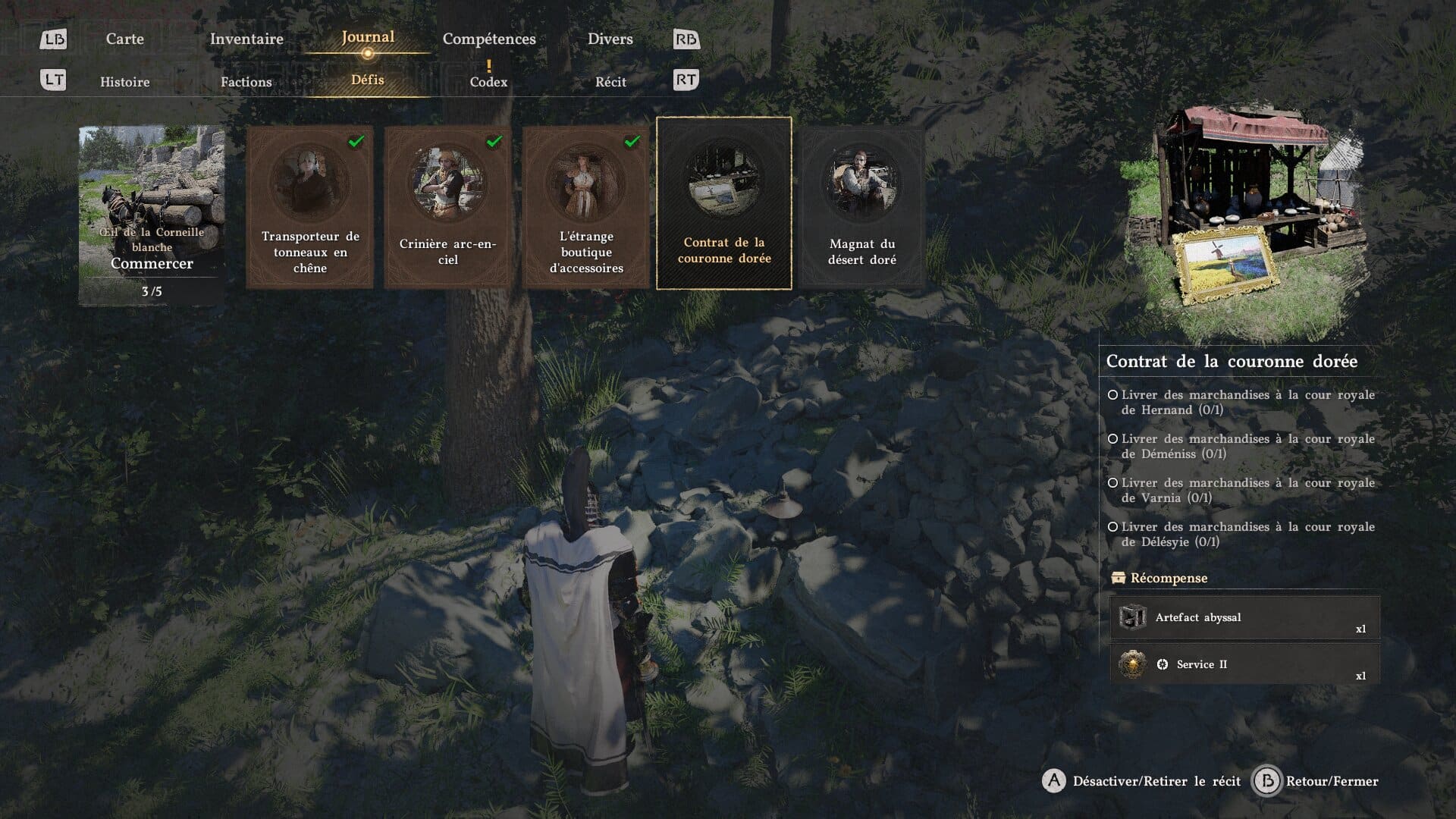Inspect the Artefact abyssal reward
Viewport: 1456px width, 819px height.
[1244, 618]
